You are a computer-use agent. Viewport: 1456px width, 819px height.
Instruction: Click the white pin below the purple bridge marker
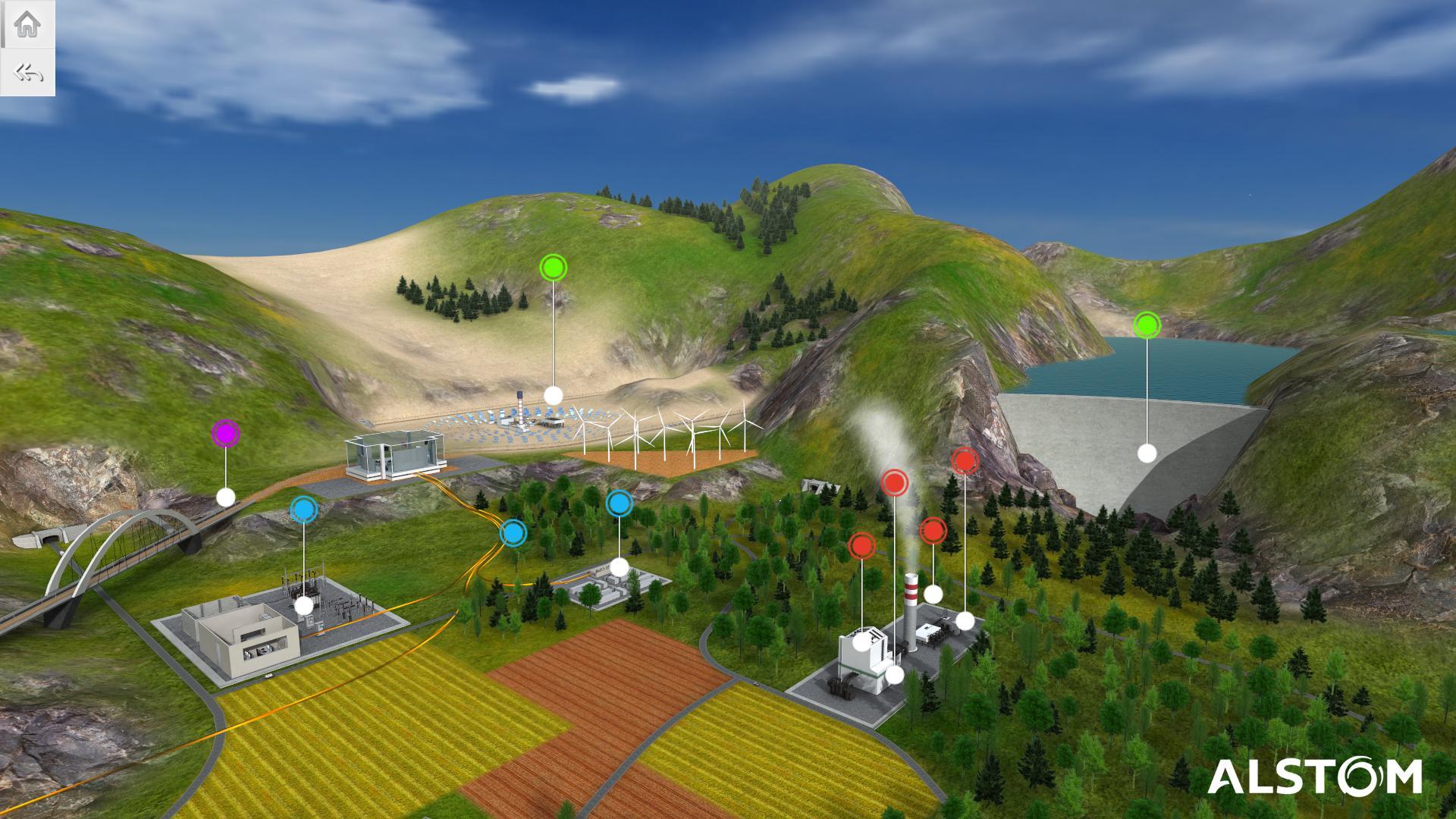pyautogui.click(x=225, y=497)
